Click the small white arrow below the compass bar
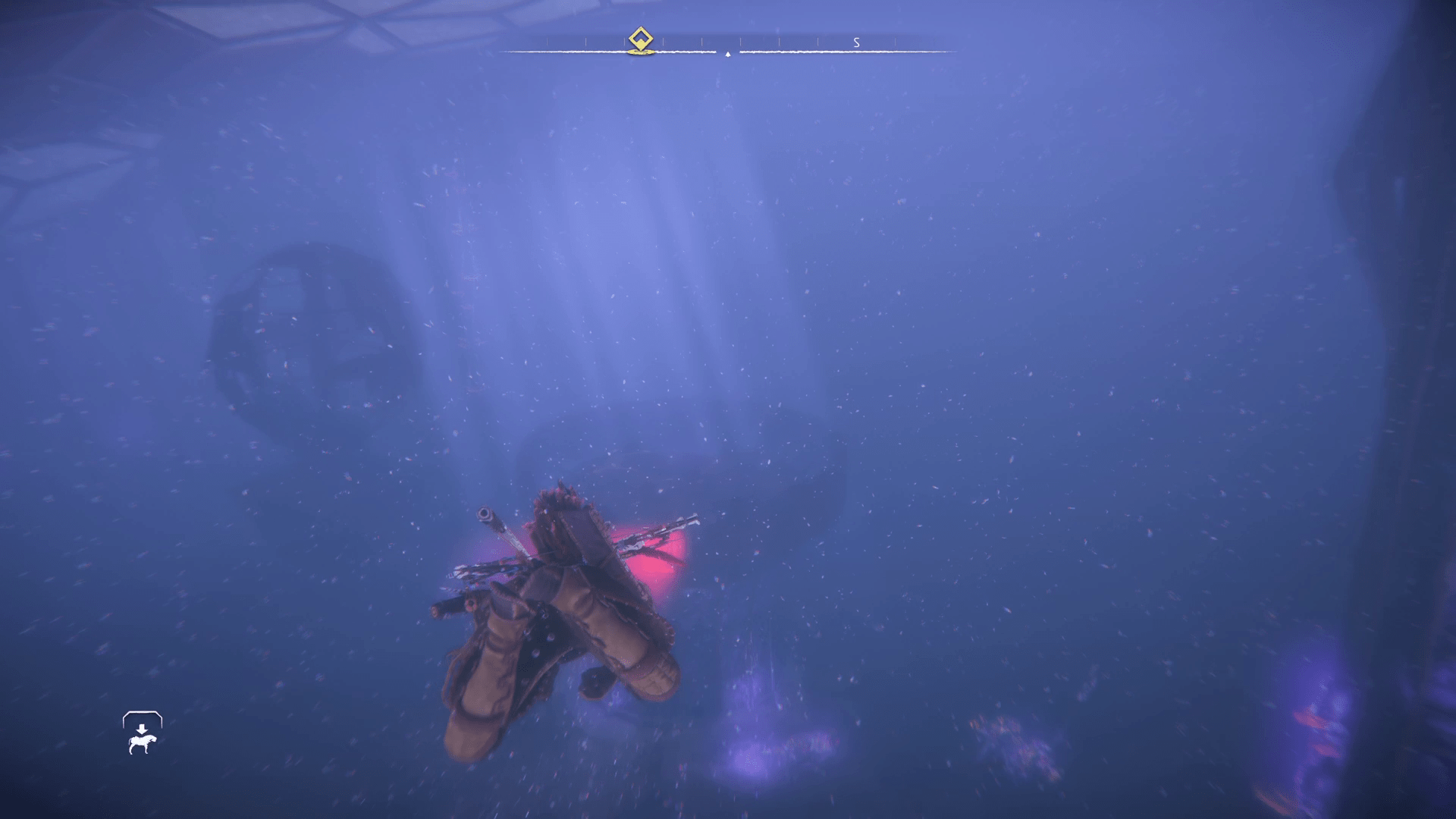Image resolution: width=1456 pixels, height=819 pixels. click(x=728, y=55)
